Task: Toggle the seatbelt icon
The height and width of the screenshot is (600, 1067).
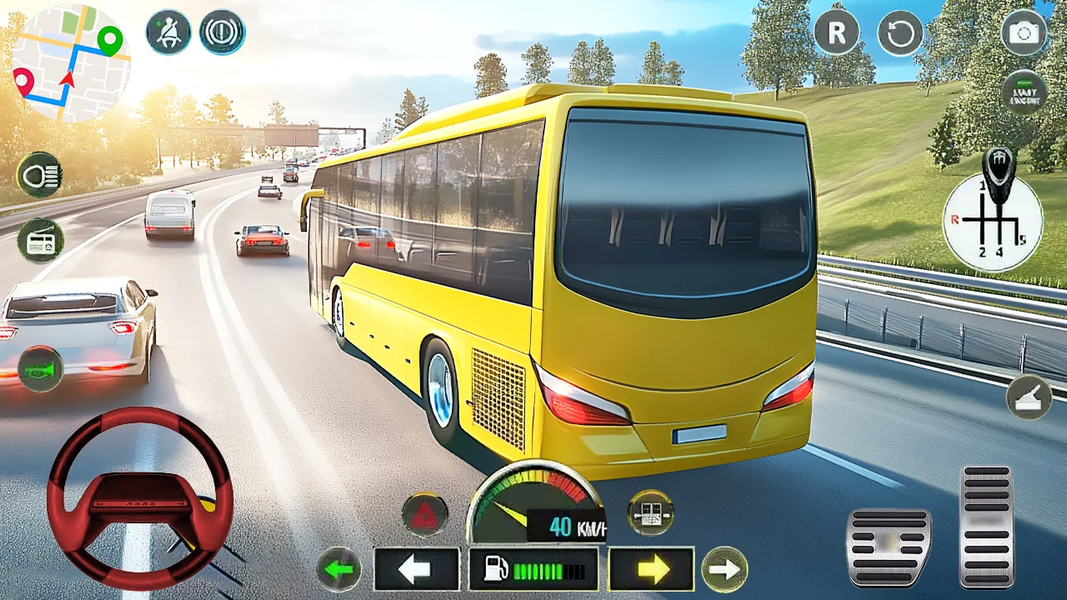Action: (168, 32)
